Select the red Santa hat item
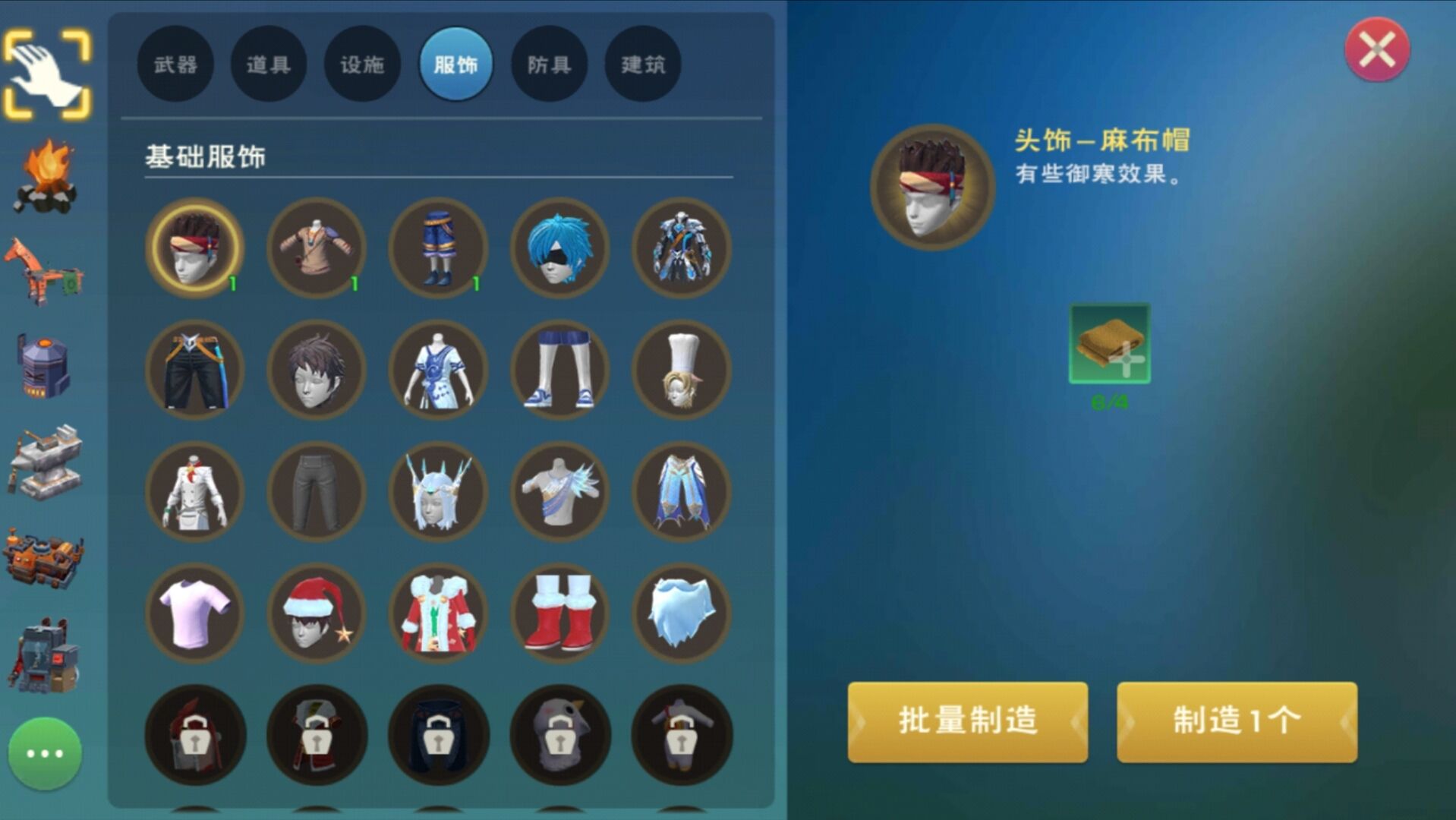This screenshot has width=1456, height=820. (x=316, y=614)
